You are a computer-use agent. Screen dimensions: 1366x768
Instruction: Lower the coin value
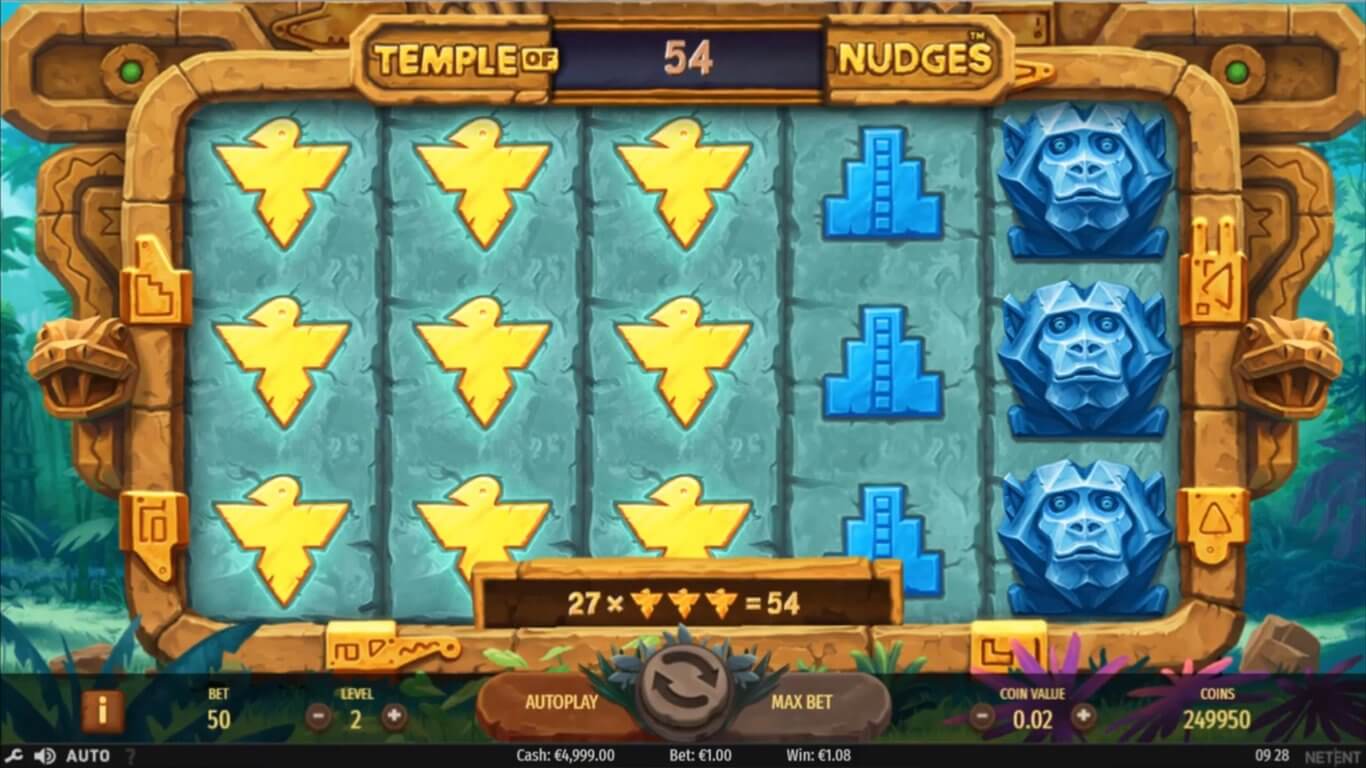tap(983, 716)
